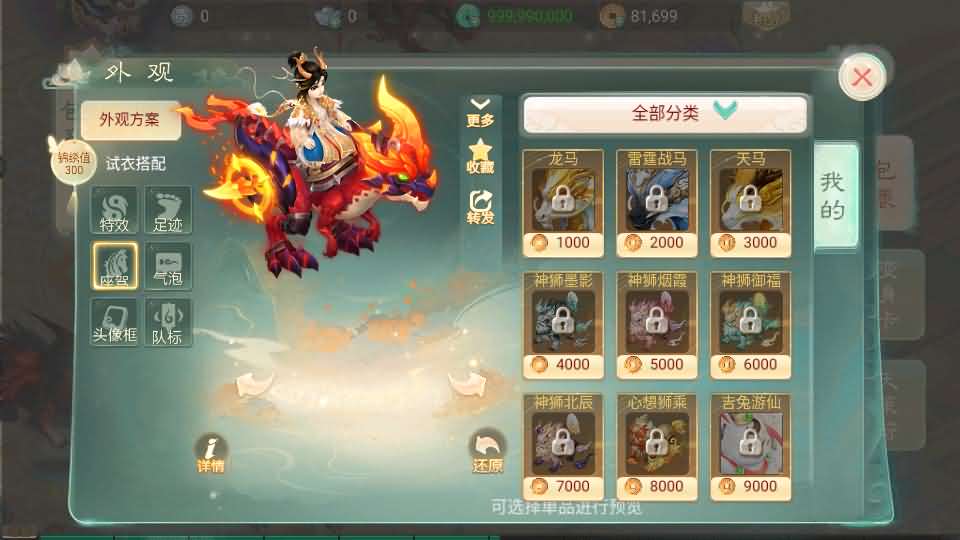Switch to the 我的 tab

[x=834, y=196]
